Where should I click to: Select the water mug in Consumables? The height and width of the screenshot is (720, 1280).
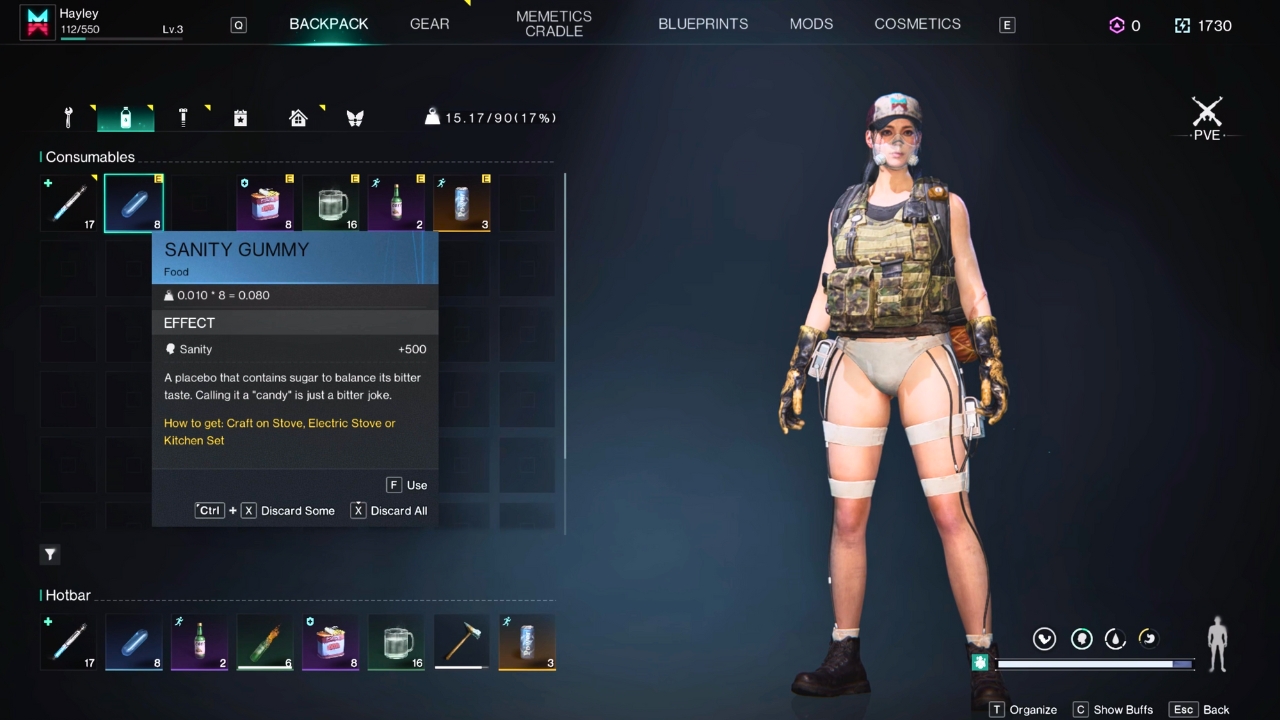(x=331, y=203)
